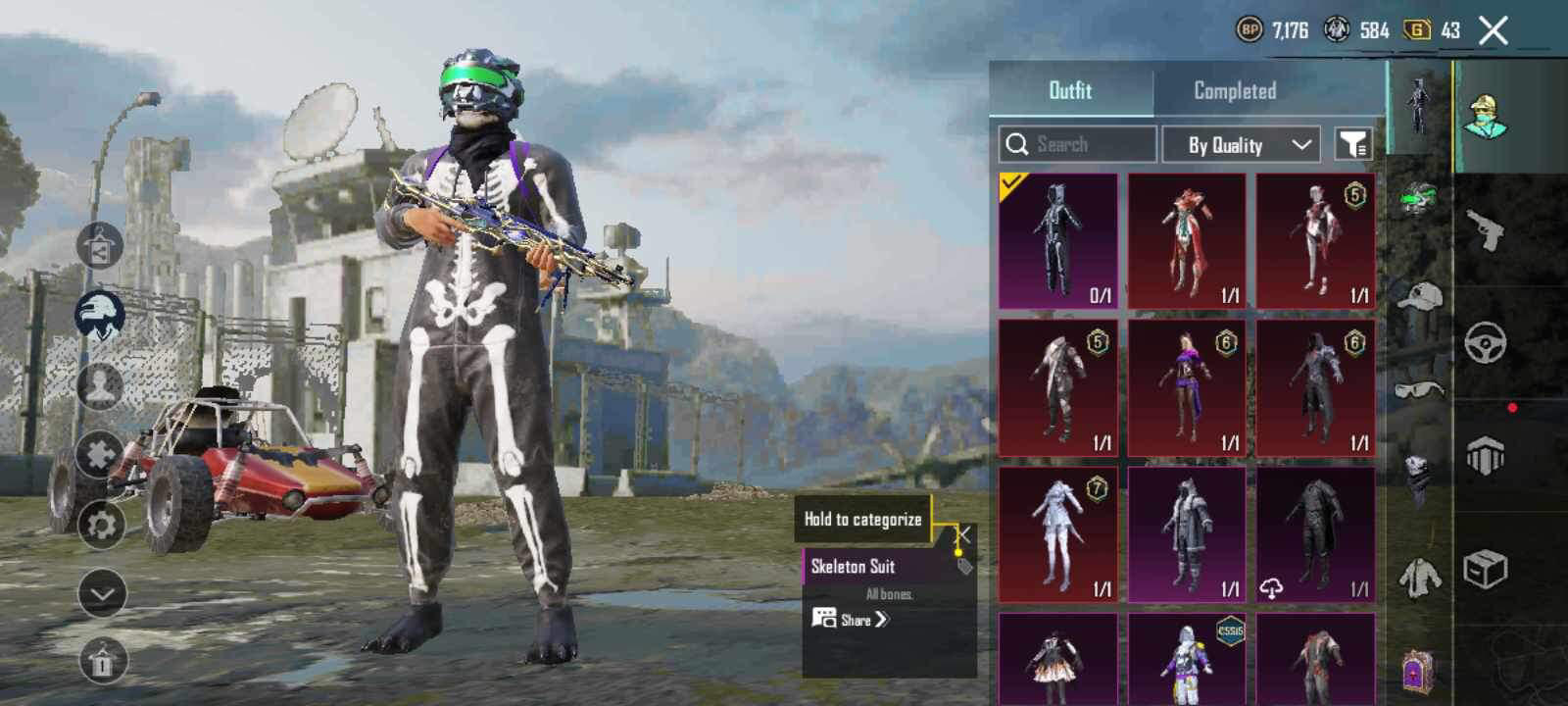The width and height of the screenshot is (1568, 706).
Task: Select the Outfit tab
Action: pos(1070,90)
